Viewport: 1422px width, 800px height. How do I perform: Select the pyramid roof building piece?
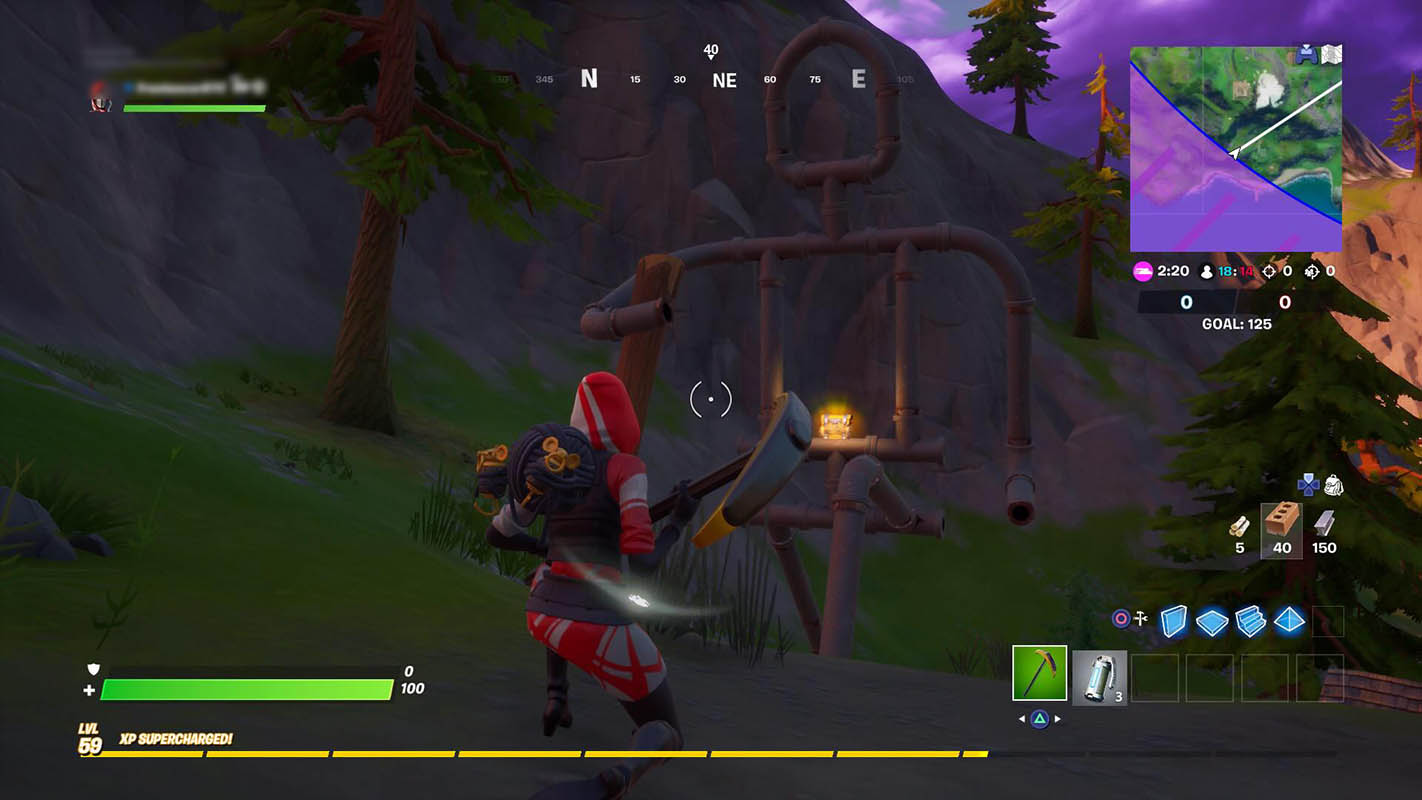pyautogui.click(x=1289, y=621)
